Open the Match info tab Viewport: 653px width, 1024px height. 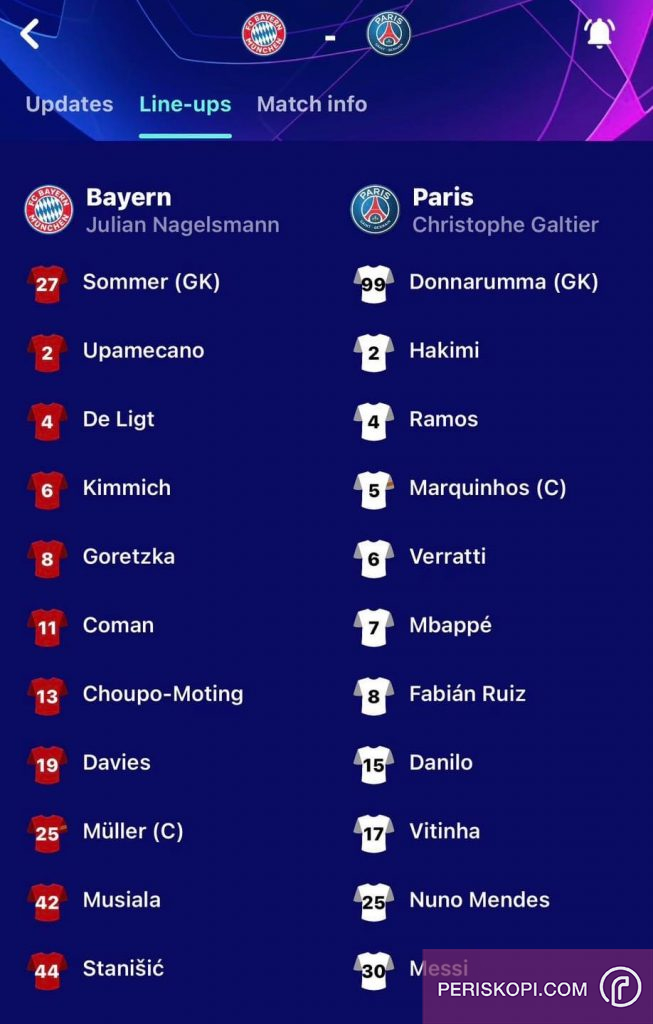[312, 104]
